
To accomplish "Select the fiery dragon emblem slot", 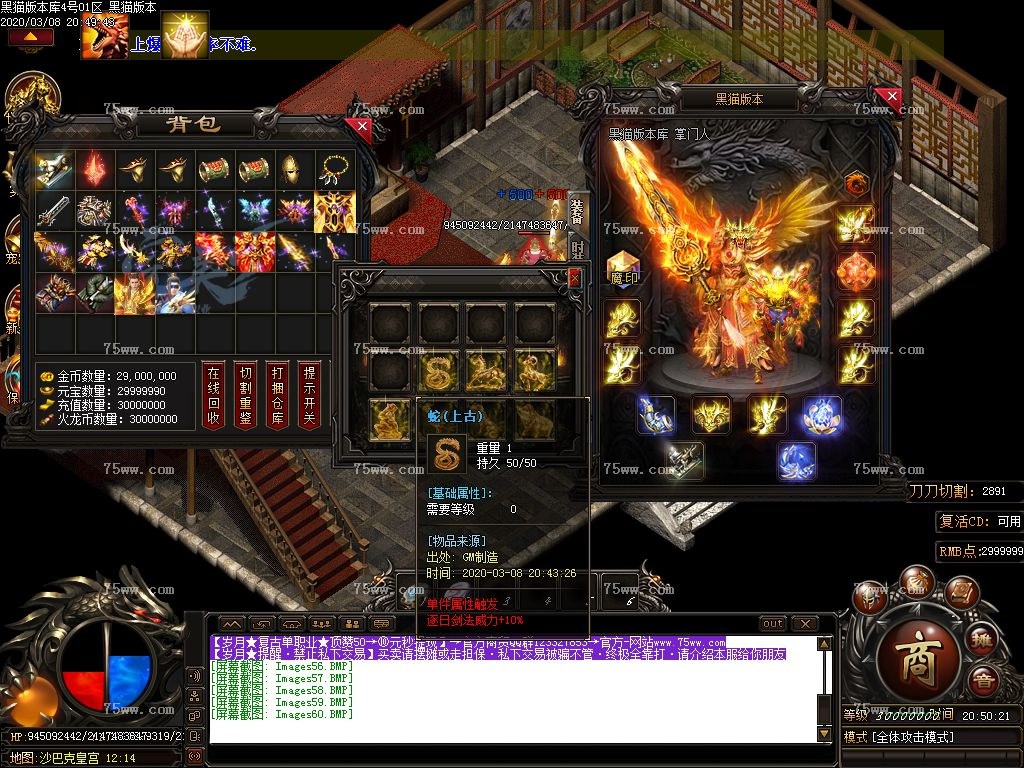I will pos(856,183).
